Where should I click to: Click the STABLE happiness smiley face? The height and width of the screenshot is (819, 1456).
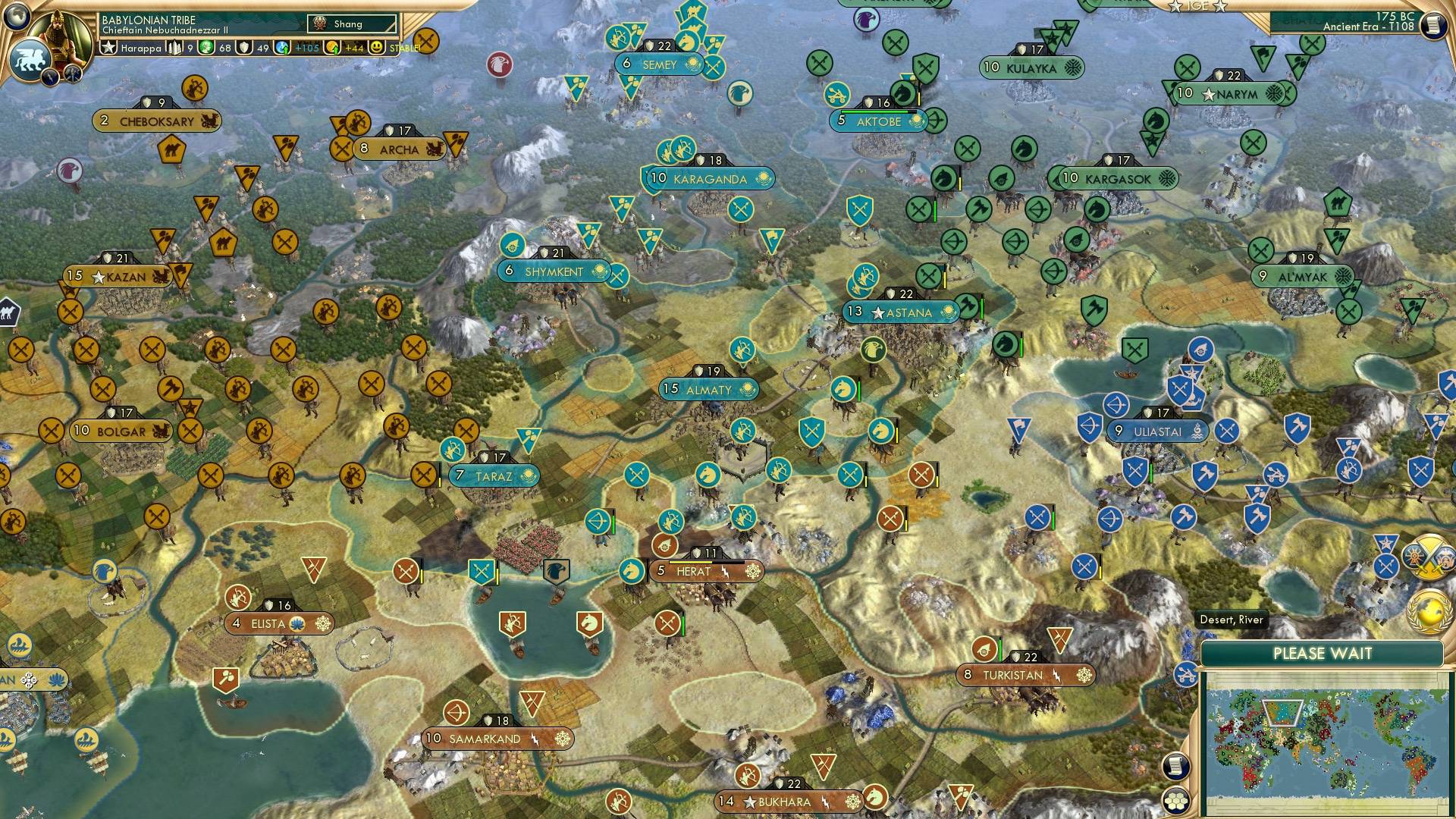(x=375, y=48)
